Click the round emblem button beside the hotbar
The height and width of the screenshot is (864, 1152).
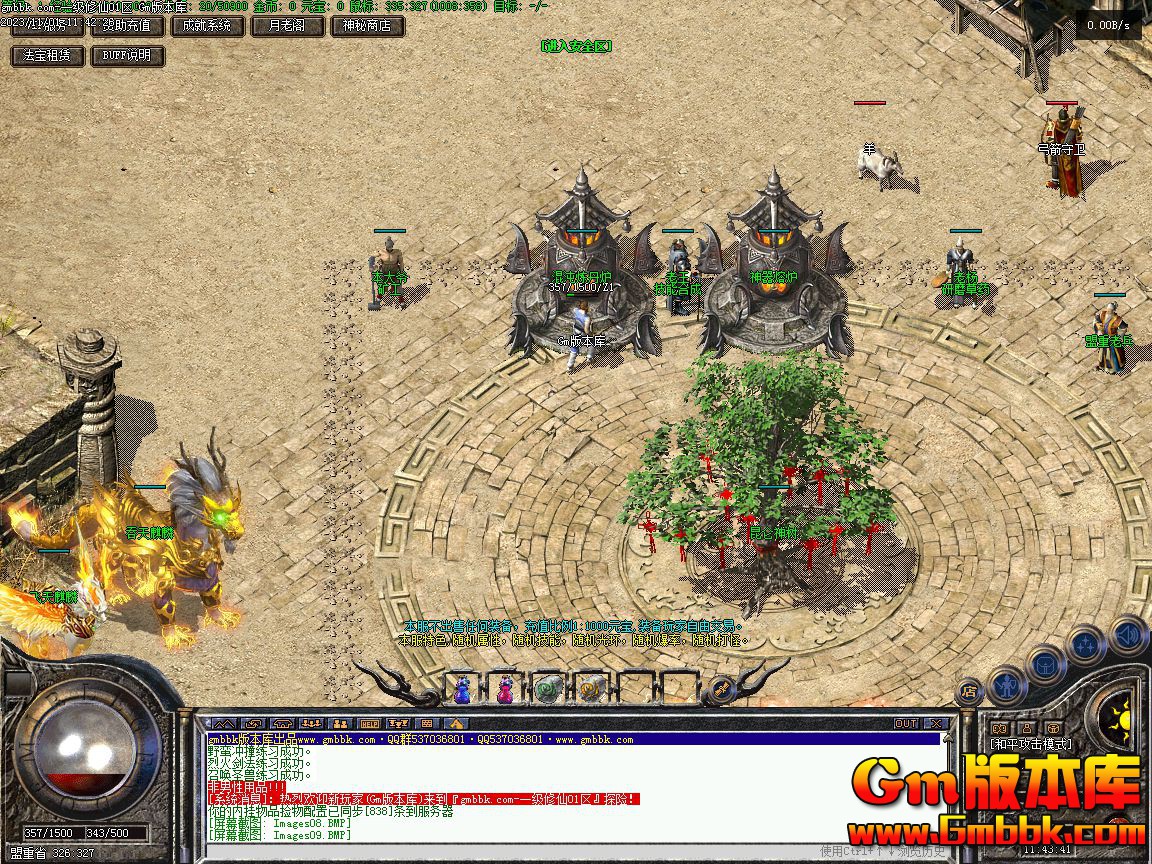pyautogui.click(x=720, y=689)
